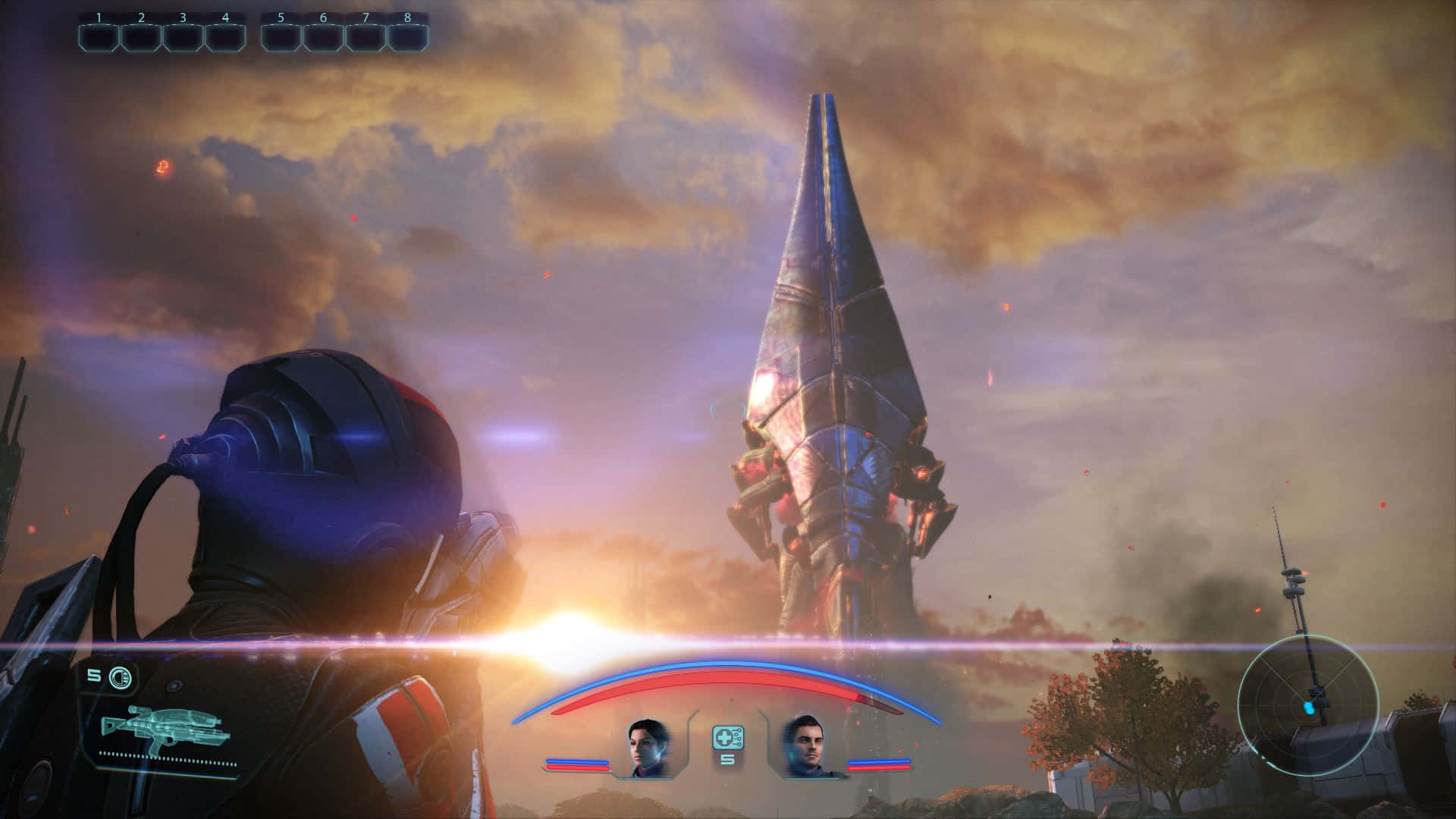Activate quick slot number 5
This screenshot has height=819, width=1456.
[281, 37]
